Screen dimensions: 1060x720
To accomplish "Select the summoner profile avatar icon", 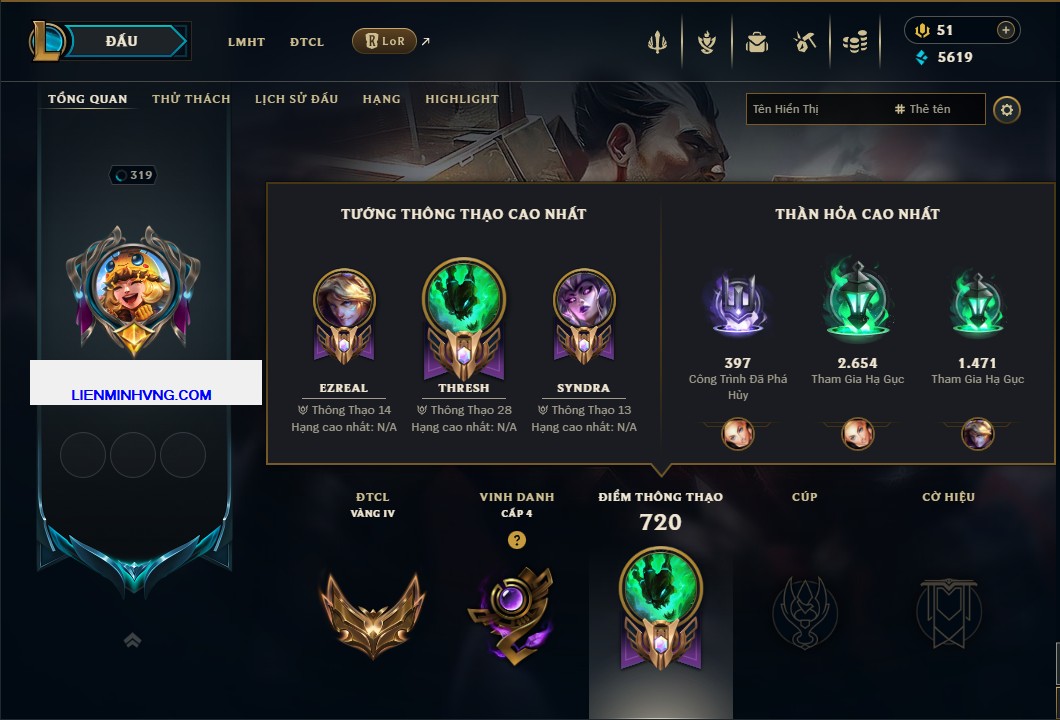I will 133,285.
